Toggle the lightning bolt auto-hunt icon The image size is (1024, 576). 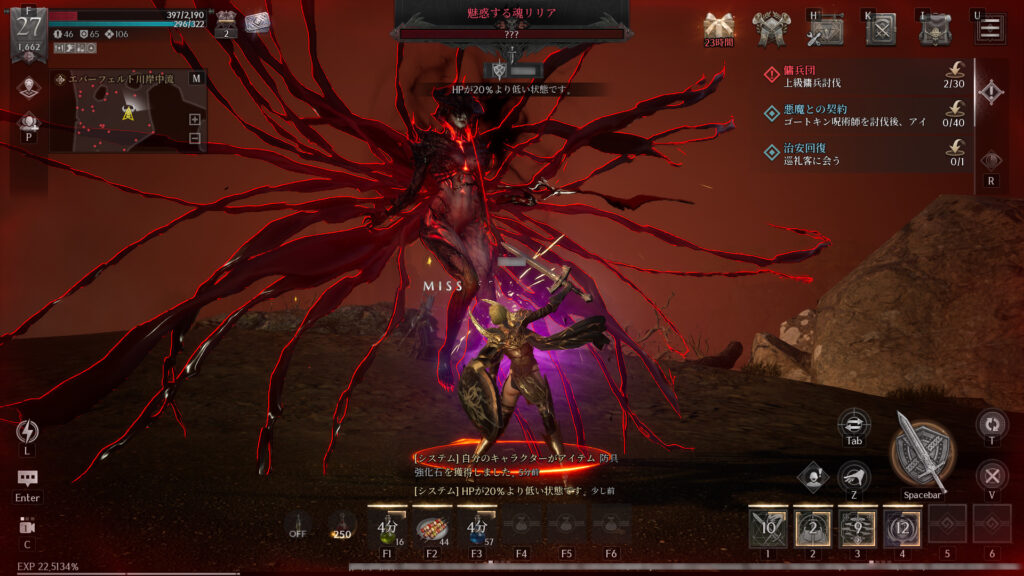coord(27,431)
